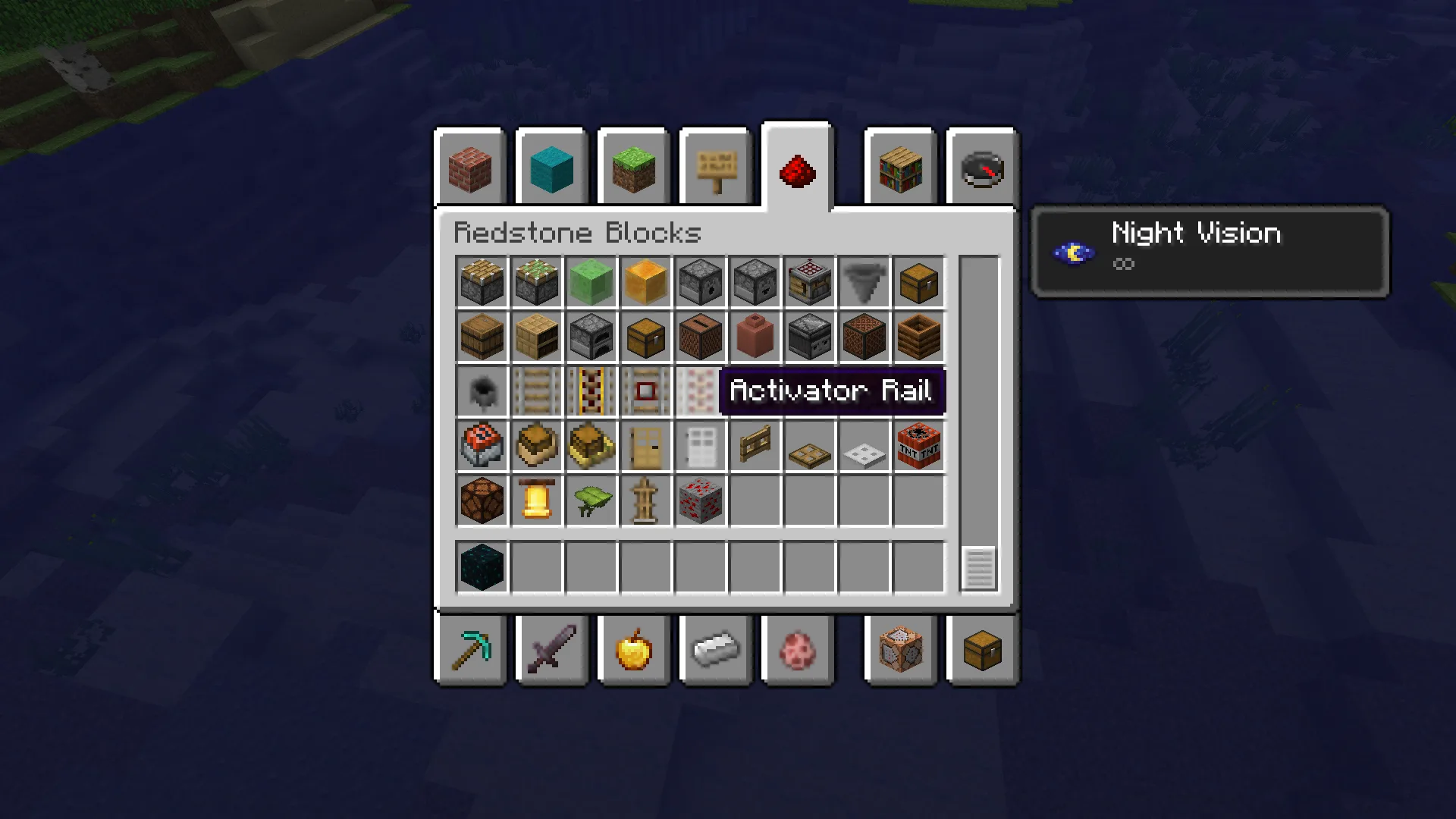Choose the redstone lamp block
This screenshot has width=1456, height=819.
[482, 500]
